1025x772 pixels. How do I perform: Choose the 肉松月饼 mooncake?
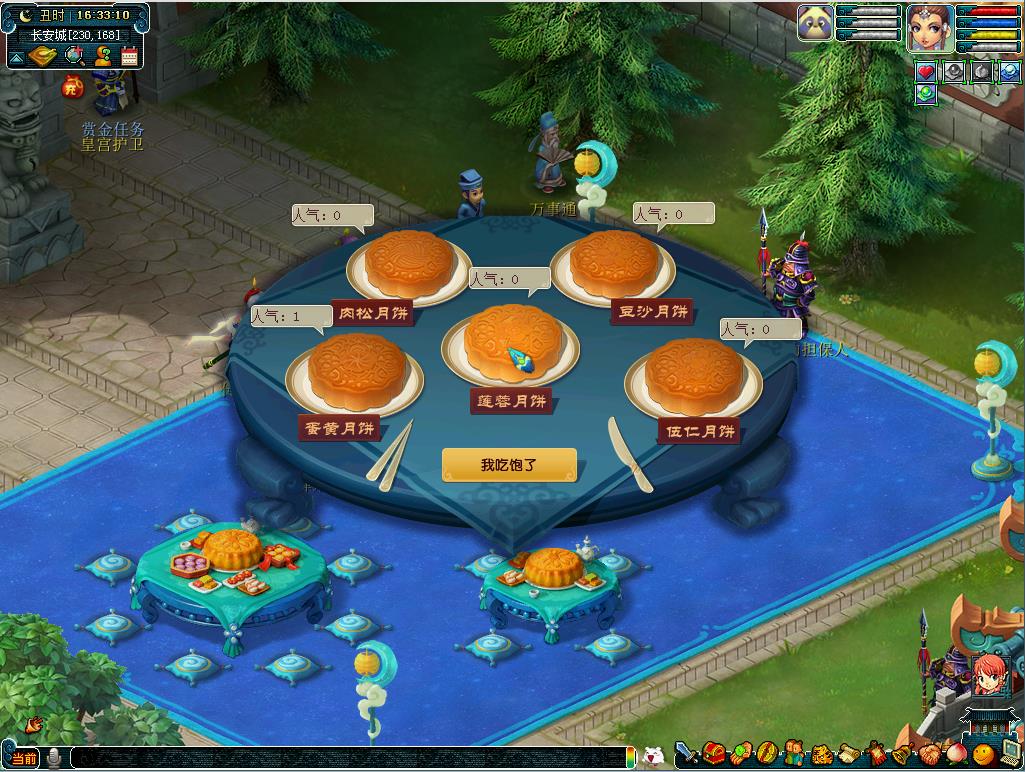coord(408,264)
